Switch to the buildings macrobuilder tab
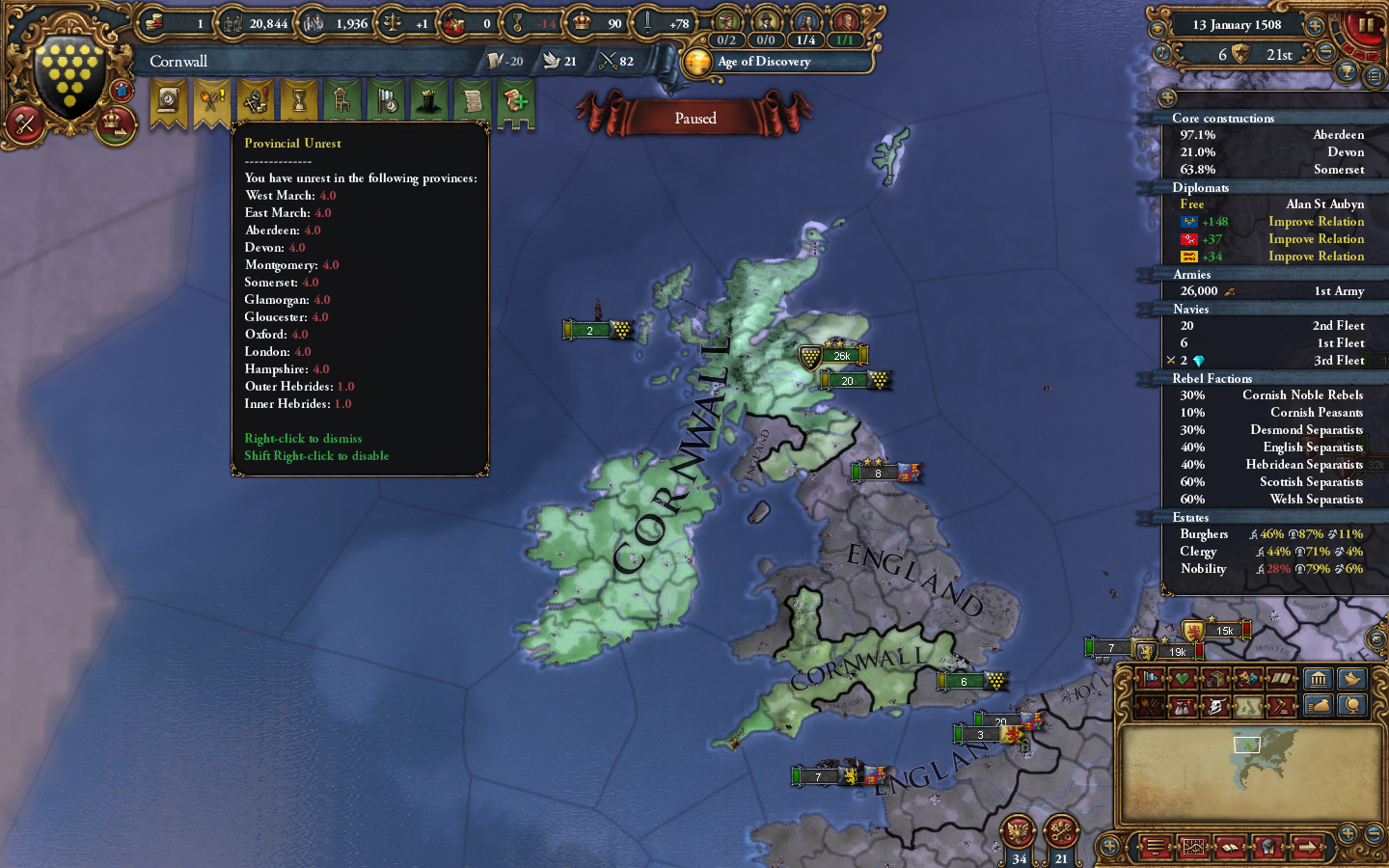 pos(1320,679)
